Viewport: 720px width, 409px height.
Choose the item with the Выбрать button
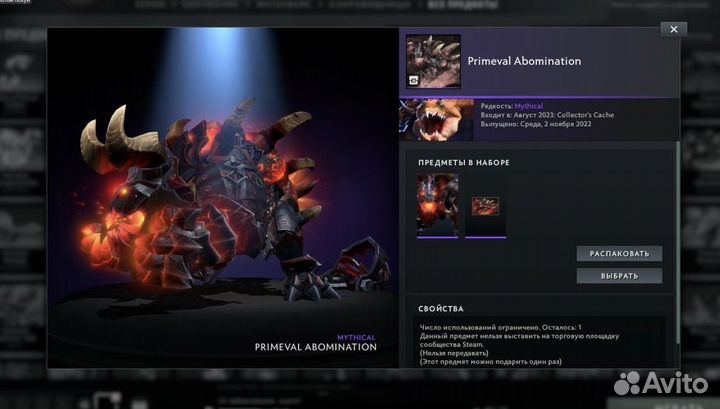pyautogui.click(x=620, y=275)
